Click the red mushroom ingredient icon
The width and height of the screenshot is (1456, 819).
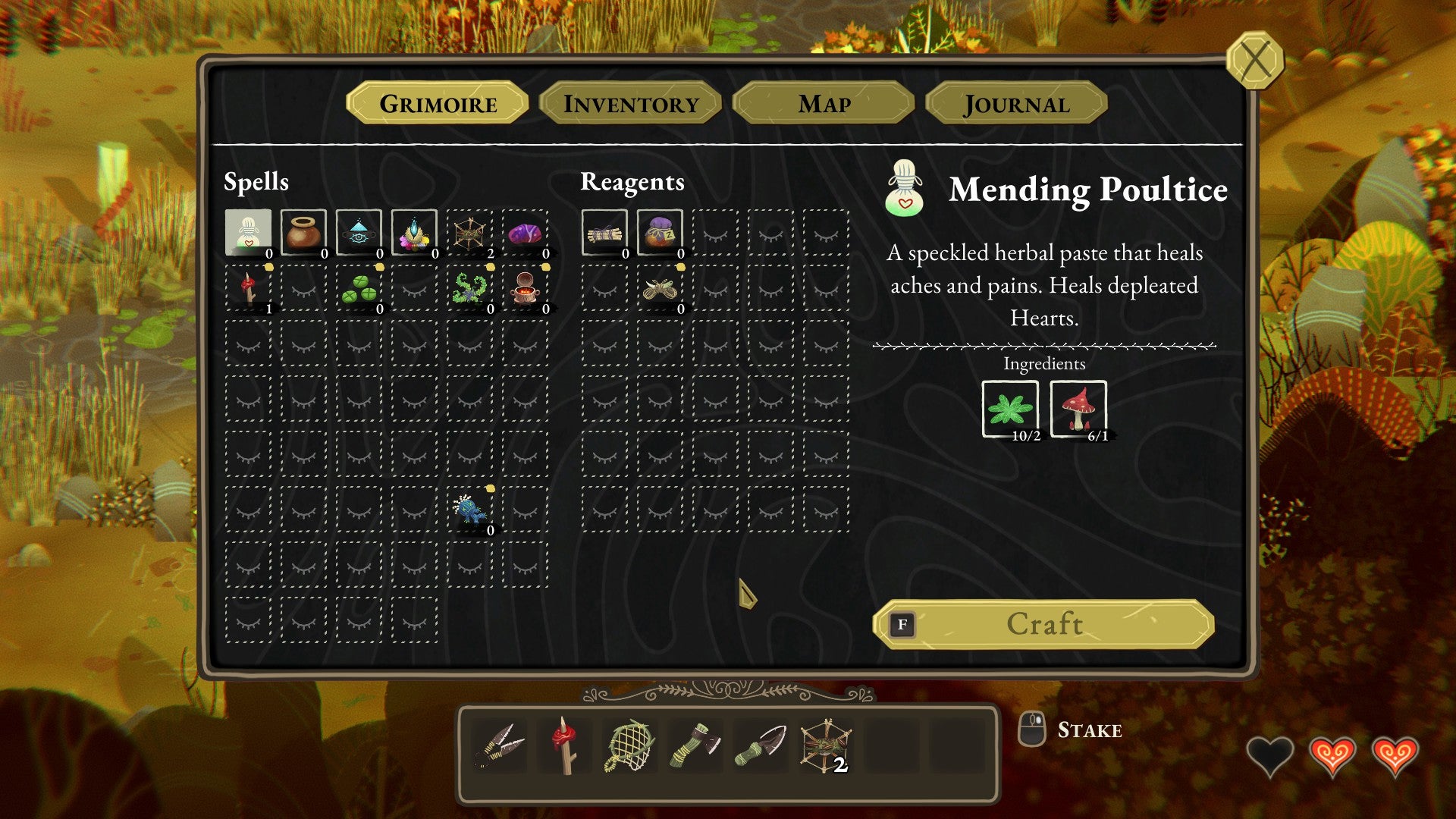click(x=1078, y=409)
